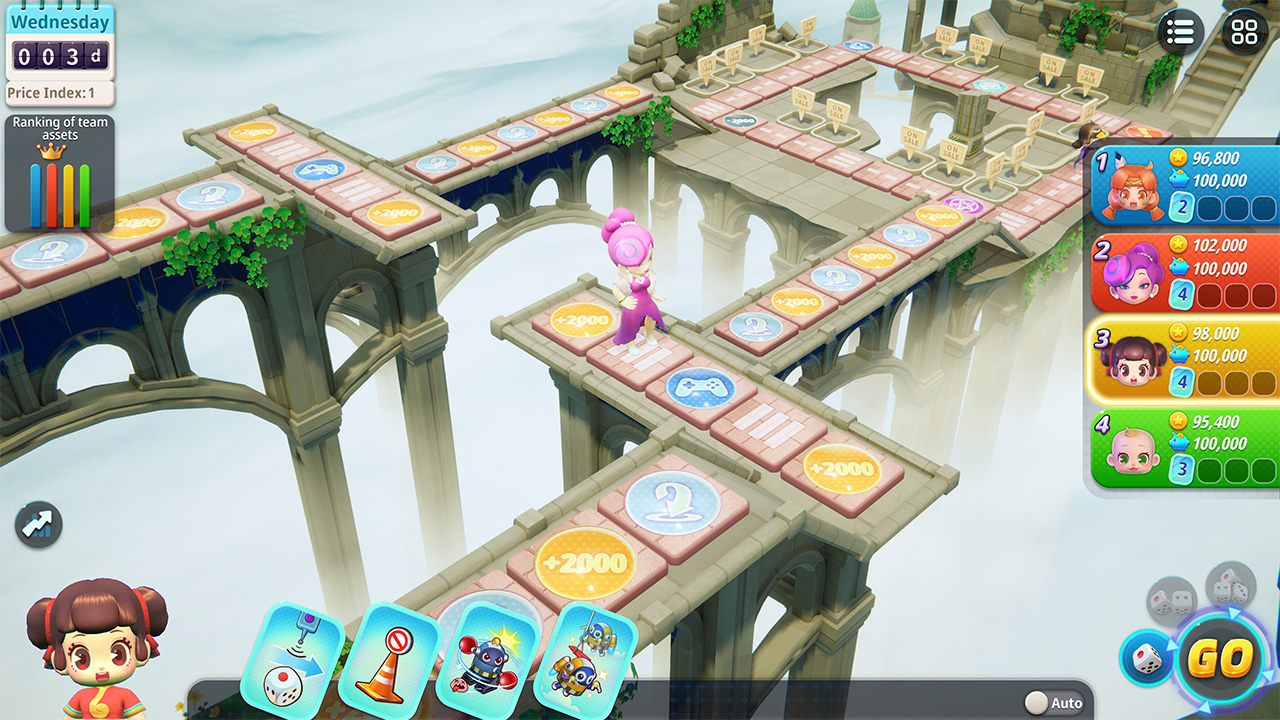Viewport: 1280px width, 720px height.
Task: Click the Wednesday calendar header
Action: (58, 21)
